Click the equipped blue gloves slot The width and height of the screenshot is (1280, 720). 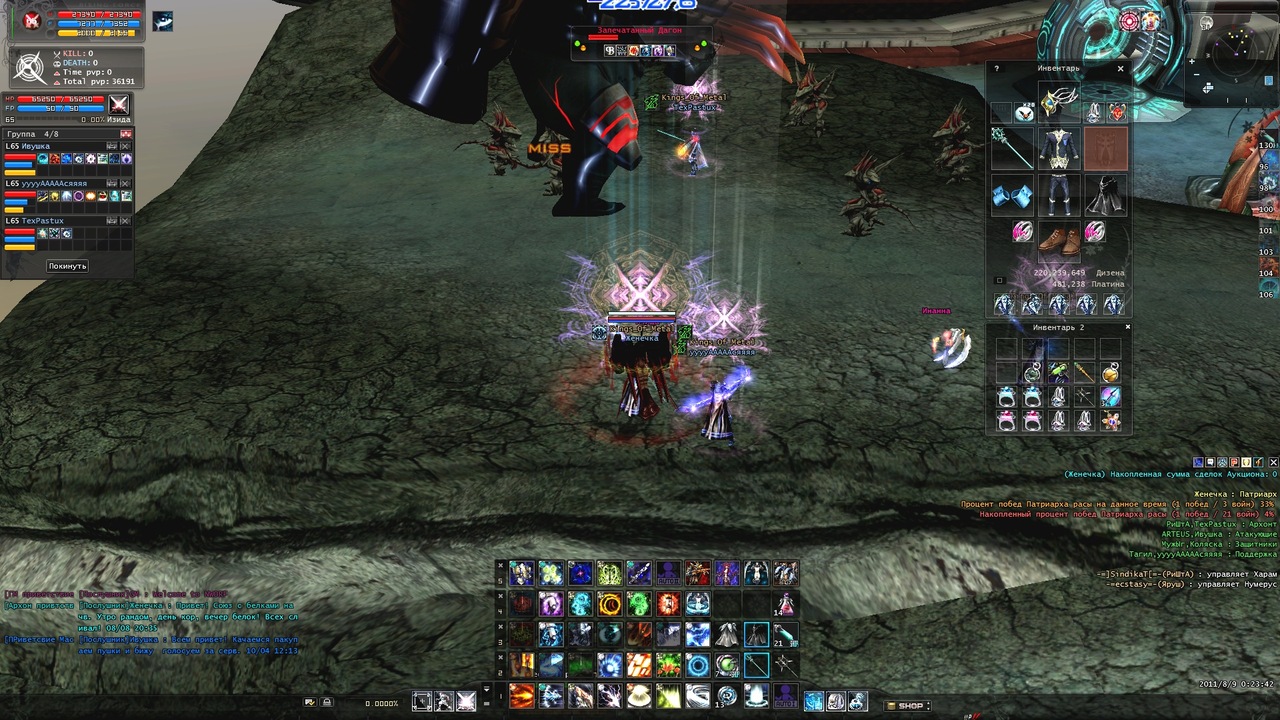(1011, 196)
